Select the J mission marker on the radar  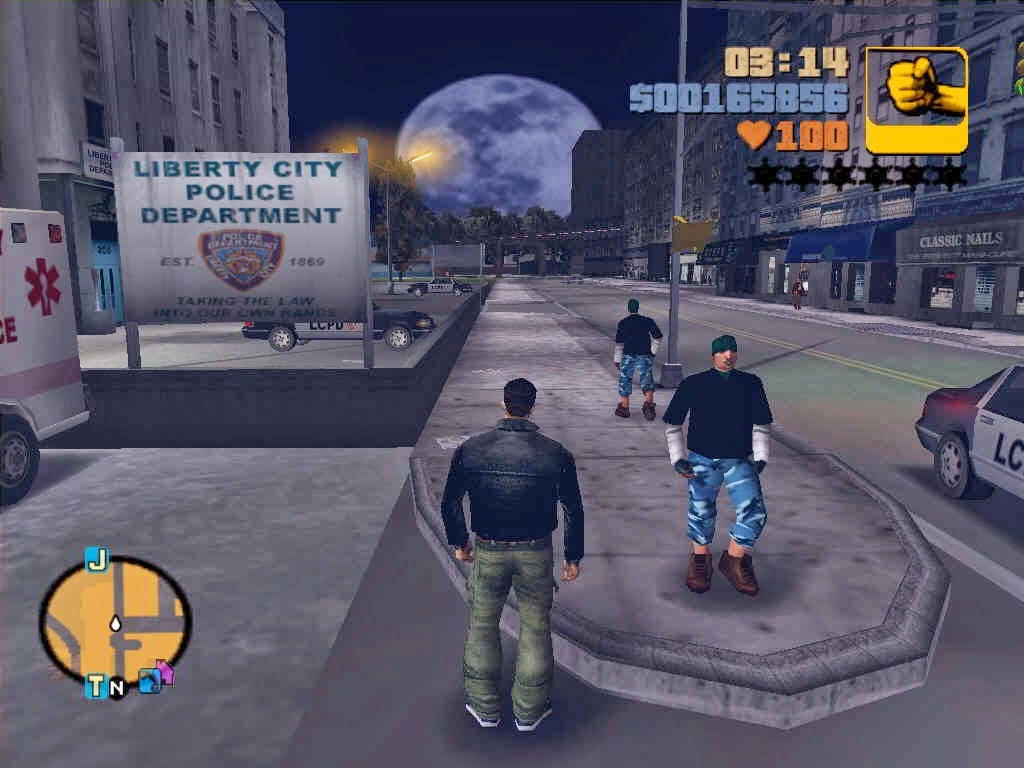coord(97,561)
